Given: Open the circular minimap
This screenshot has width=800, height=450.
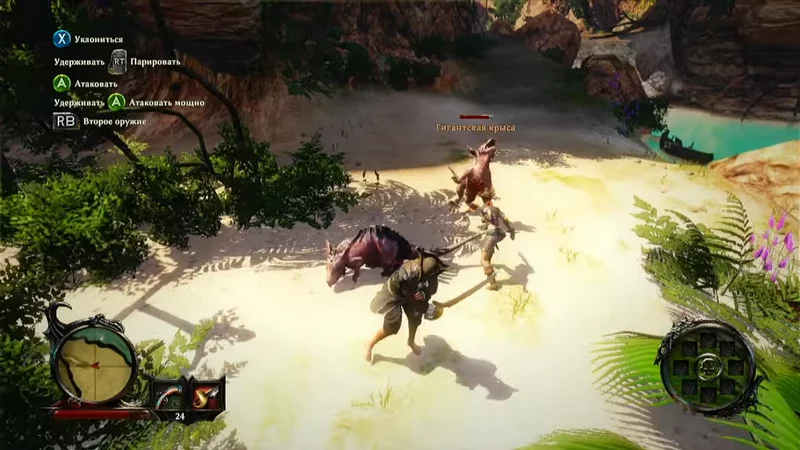Looking at the screenshot, I should coord(95,357).
